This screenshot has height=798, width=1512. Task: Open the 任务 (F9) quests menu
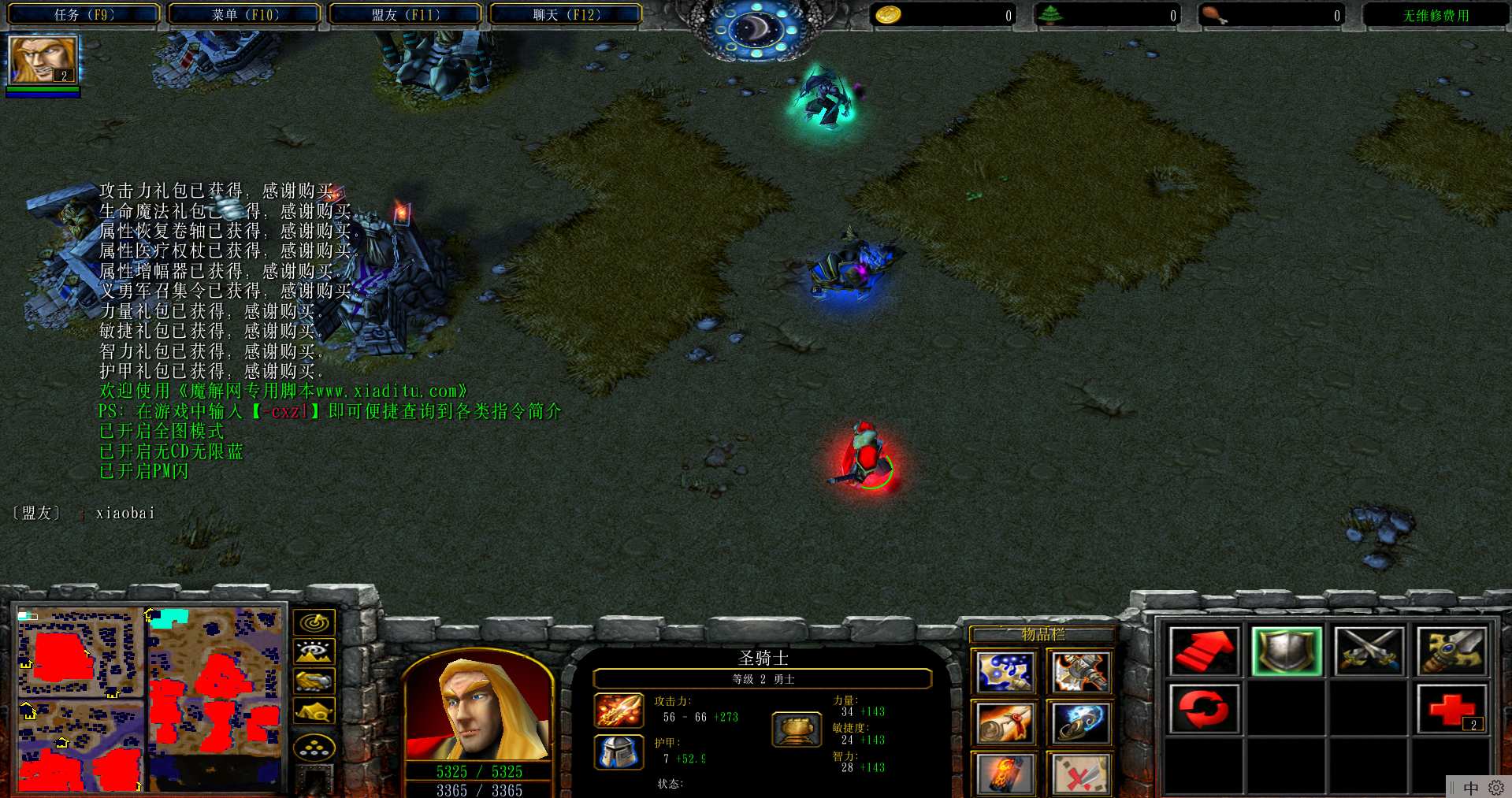84,14
